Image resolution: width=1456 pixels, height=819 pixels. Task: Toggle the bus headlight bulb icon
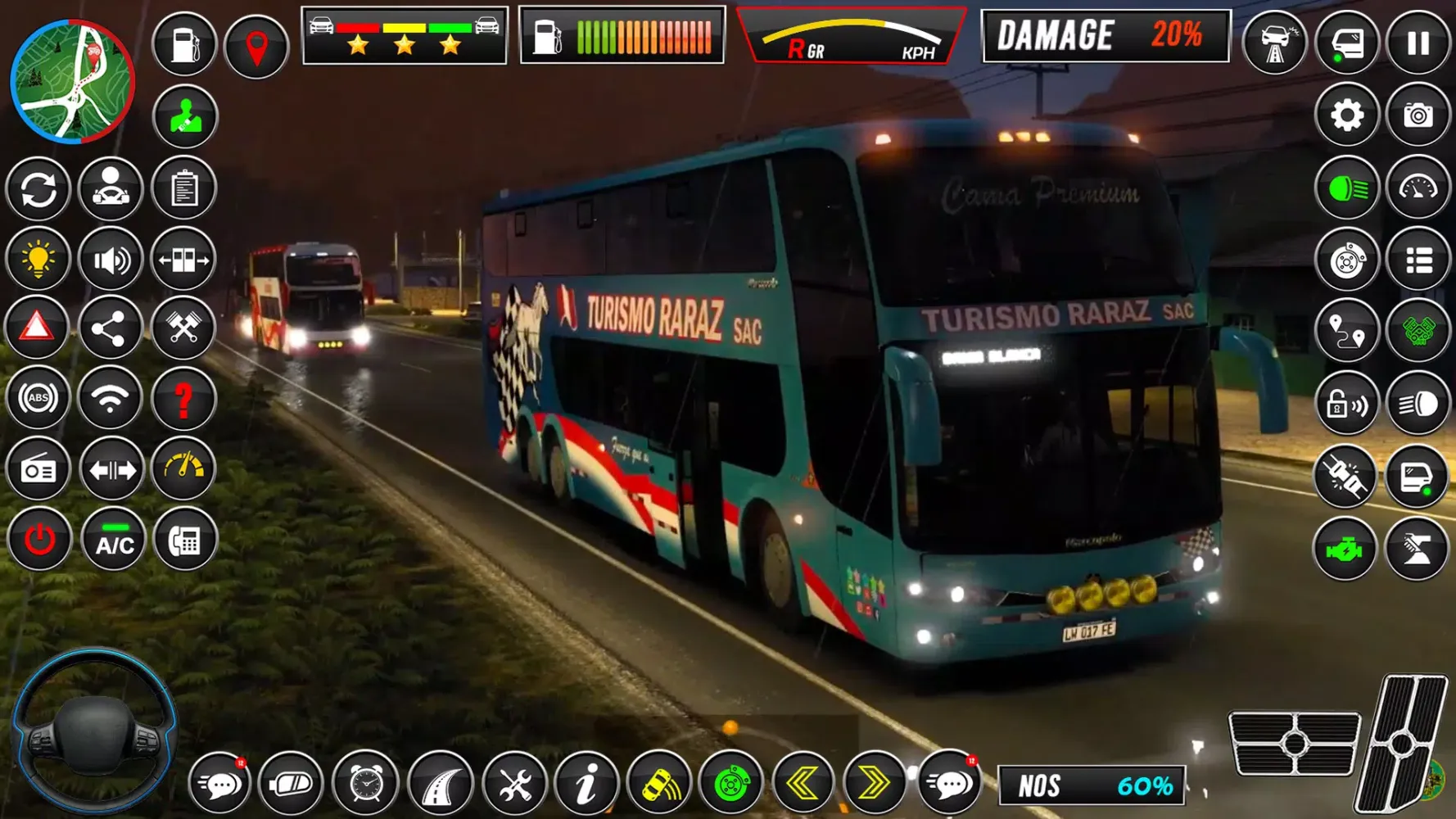tap(38, 258)
